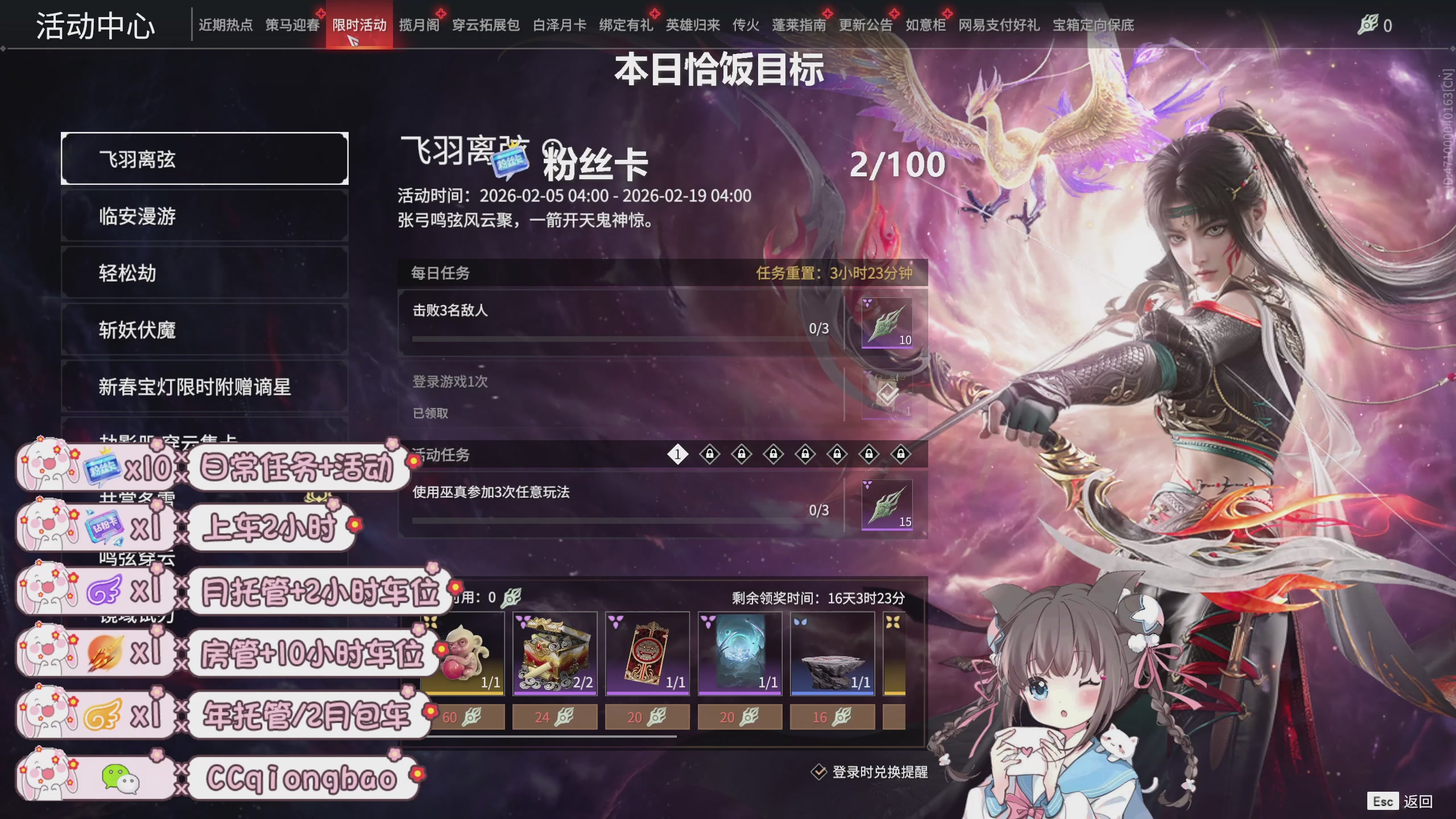Viewport: 1456px width, 819px height.
Task: Toggle the 登录时兑换提醒 reminder checkbox
Action: [819, 773]
